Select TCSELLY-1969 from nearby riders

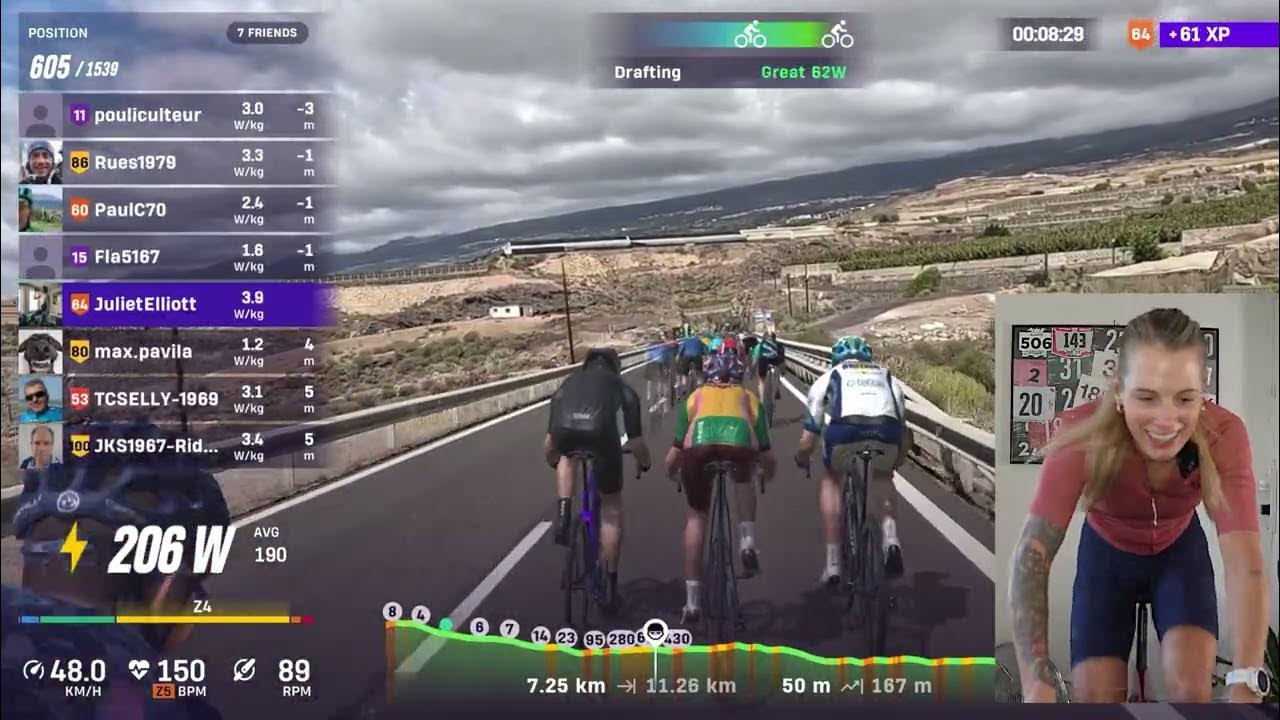click(176, 399)
